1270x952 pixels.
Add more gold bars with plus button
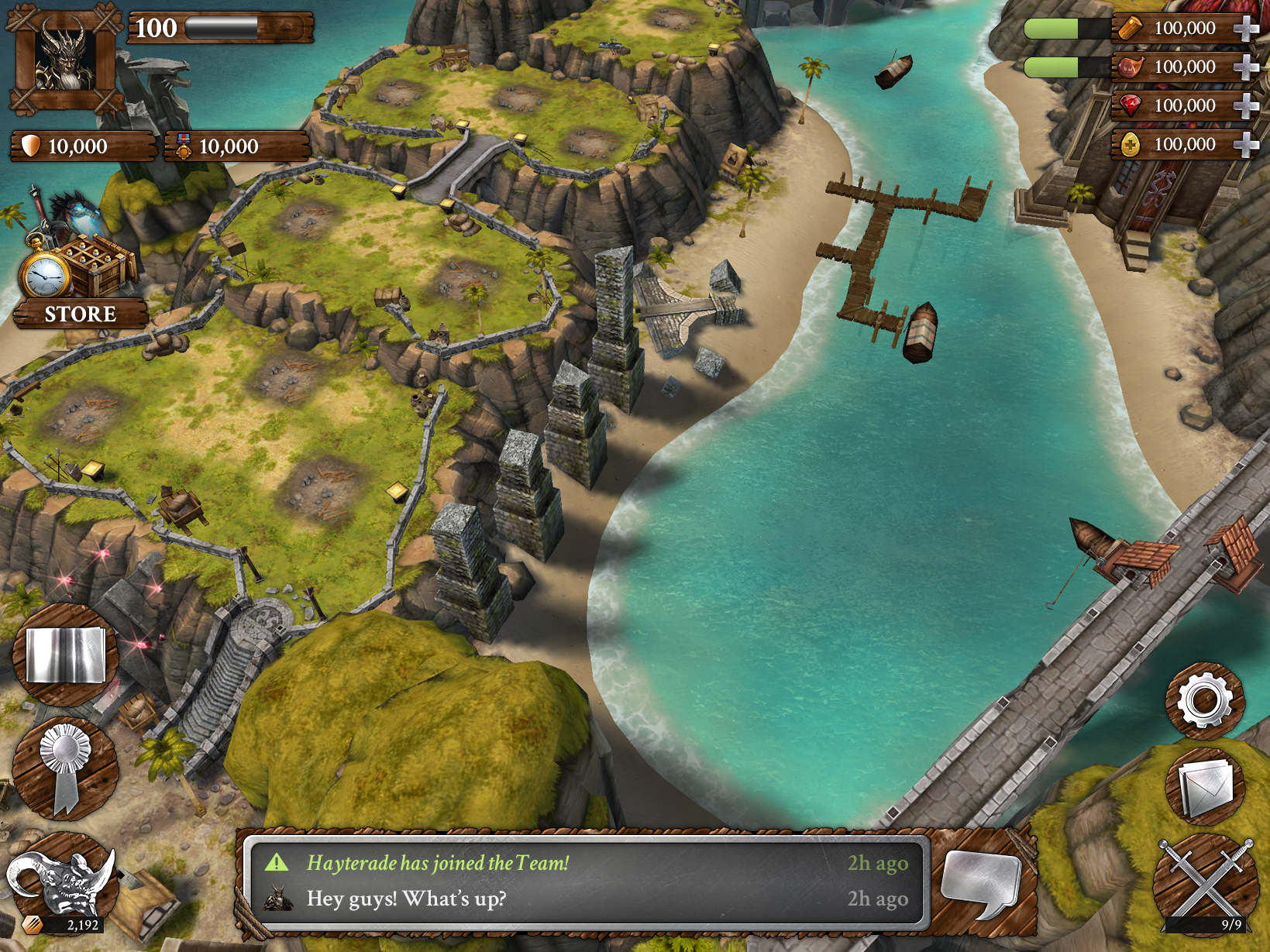click(x=1245, y=29)
